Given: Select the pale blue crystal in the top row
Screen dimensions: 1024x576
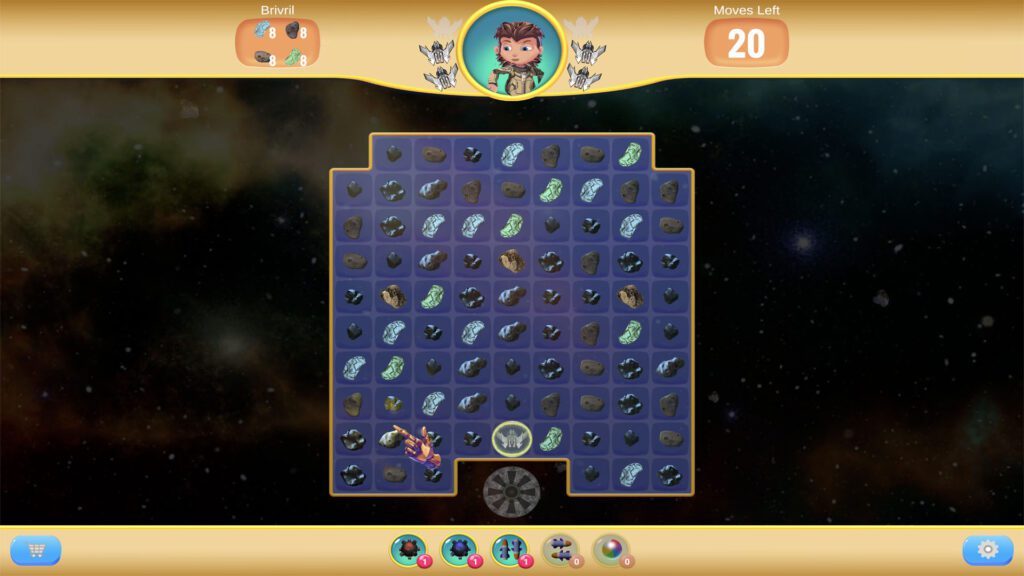Looking at the screenshot, I should [512, 154].
